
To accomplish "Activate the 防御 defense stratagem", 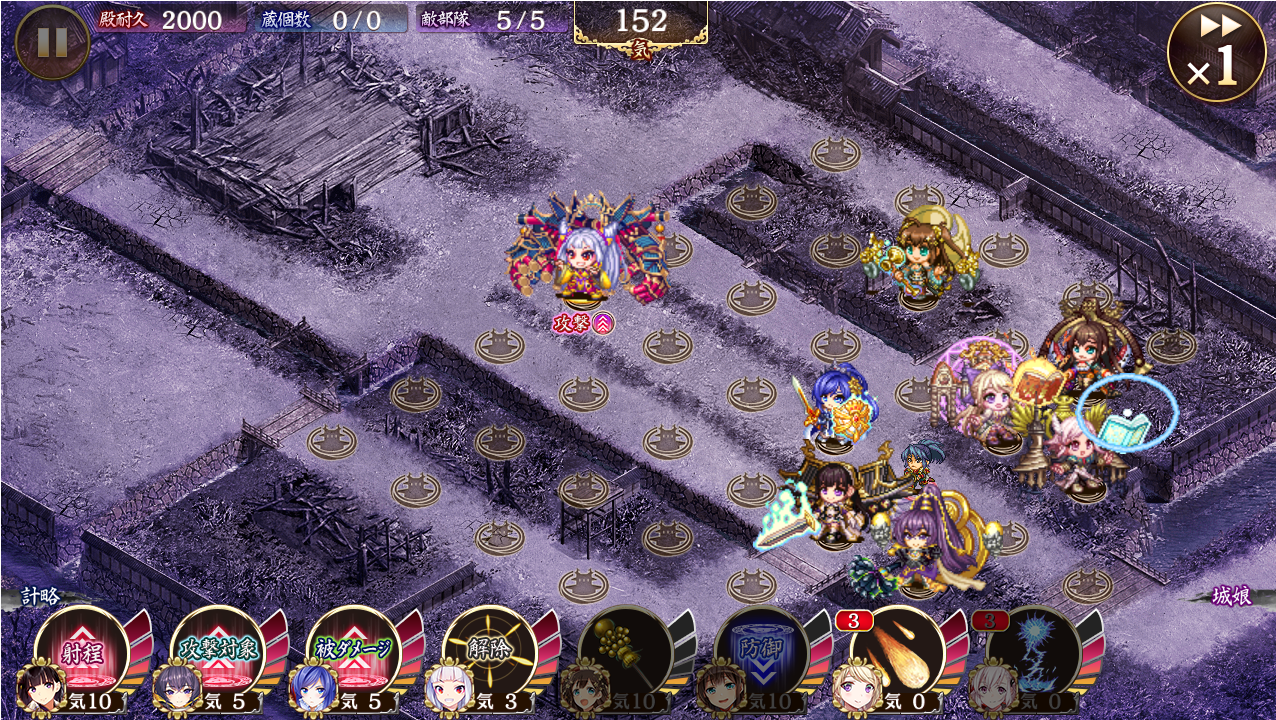I will pos(763,652).
